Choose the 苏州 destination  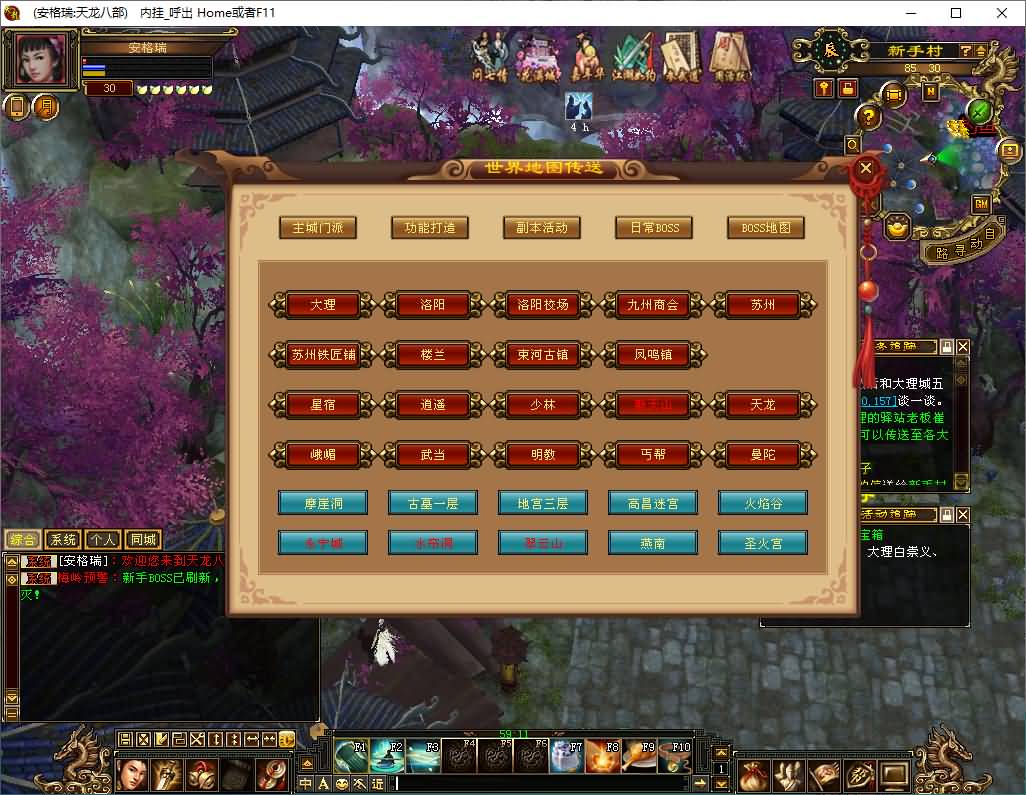tap(763, 305)
